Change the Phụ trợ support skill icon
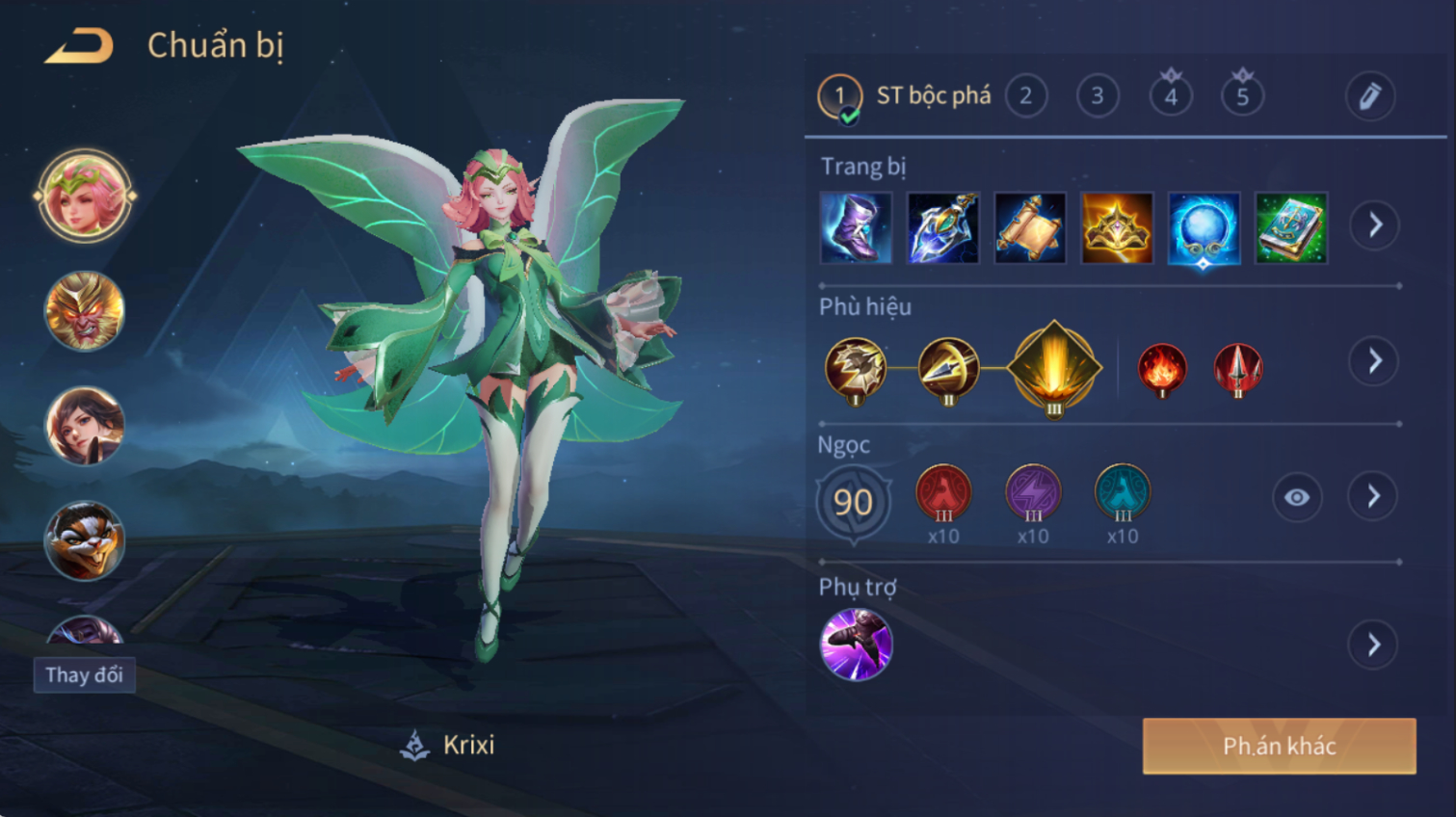Screen dimensions: 1456x817 856,644
